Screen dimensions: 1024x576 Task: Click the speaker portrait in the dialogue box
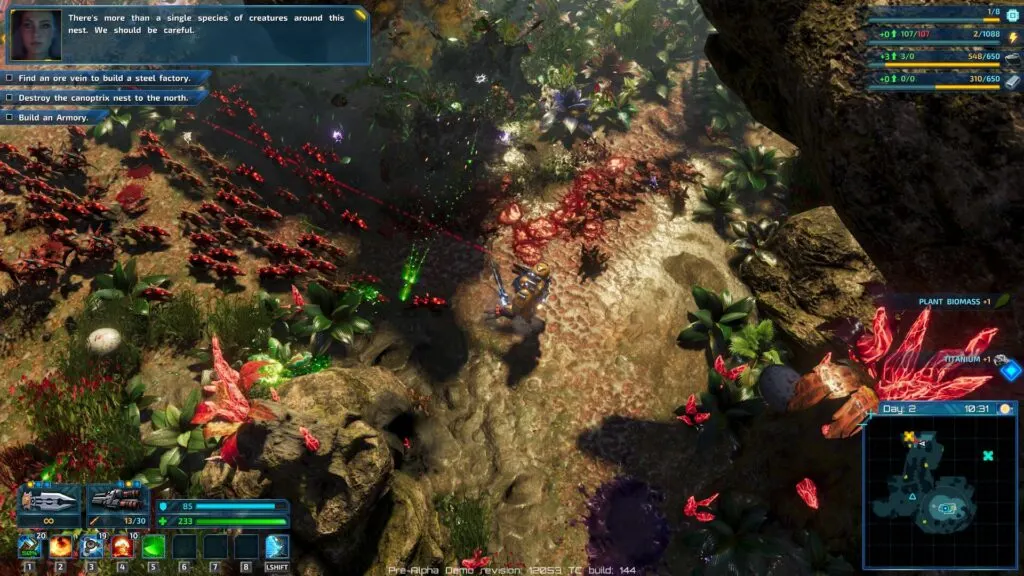click(33, 35)
